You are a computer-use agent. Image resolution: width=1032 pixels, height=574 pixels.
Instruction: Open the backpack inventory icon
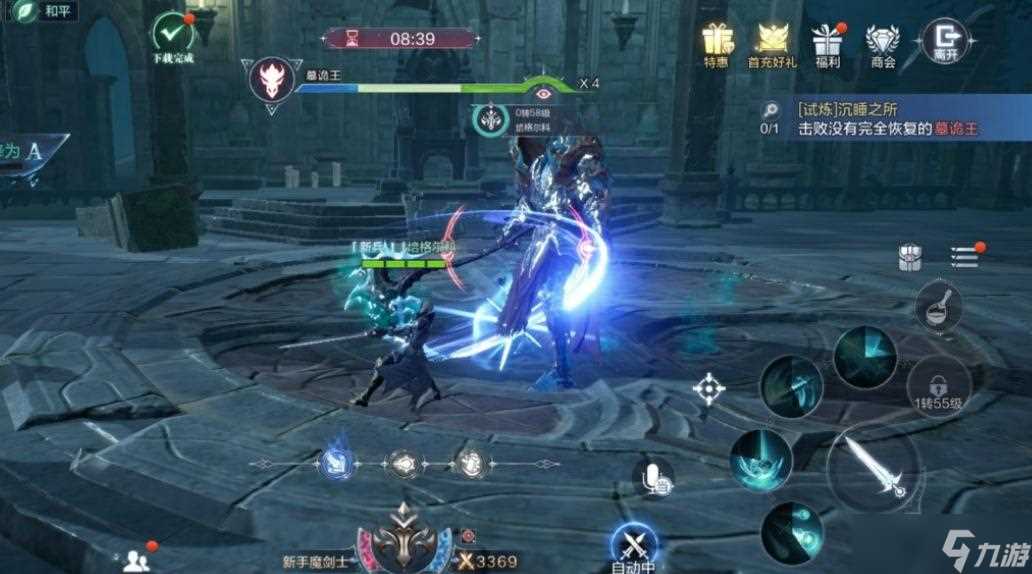pyautogui.click(x=910, y=257)
